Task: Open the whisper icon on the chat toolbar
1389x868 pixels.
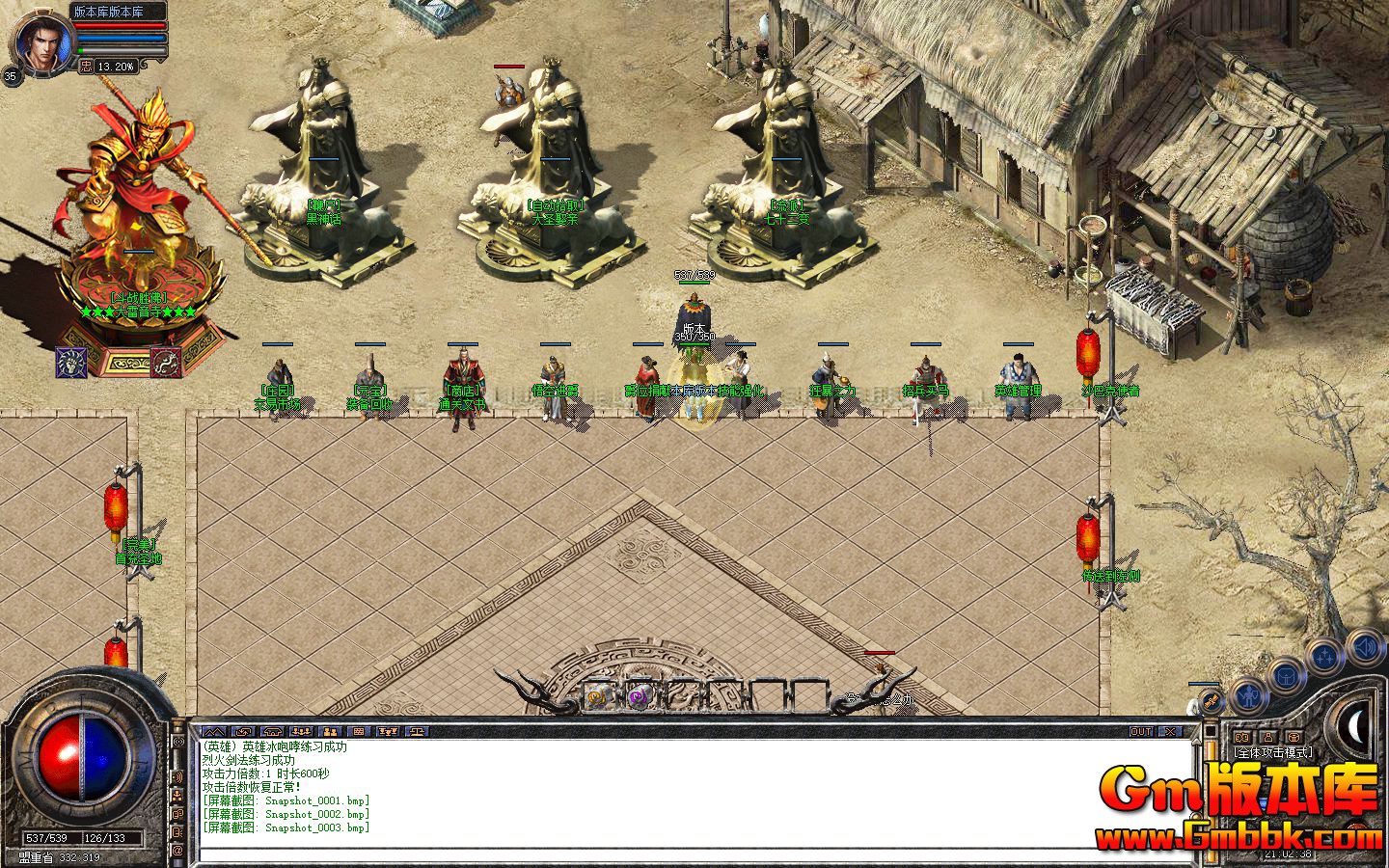Action: [x=244, y=730]
